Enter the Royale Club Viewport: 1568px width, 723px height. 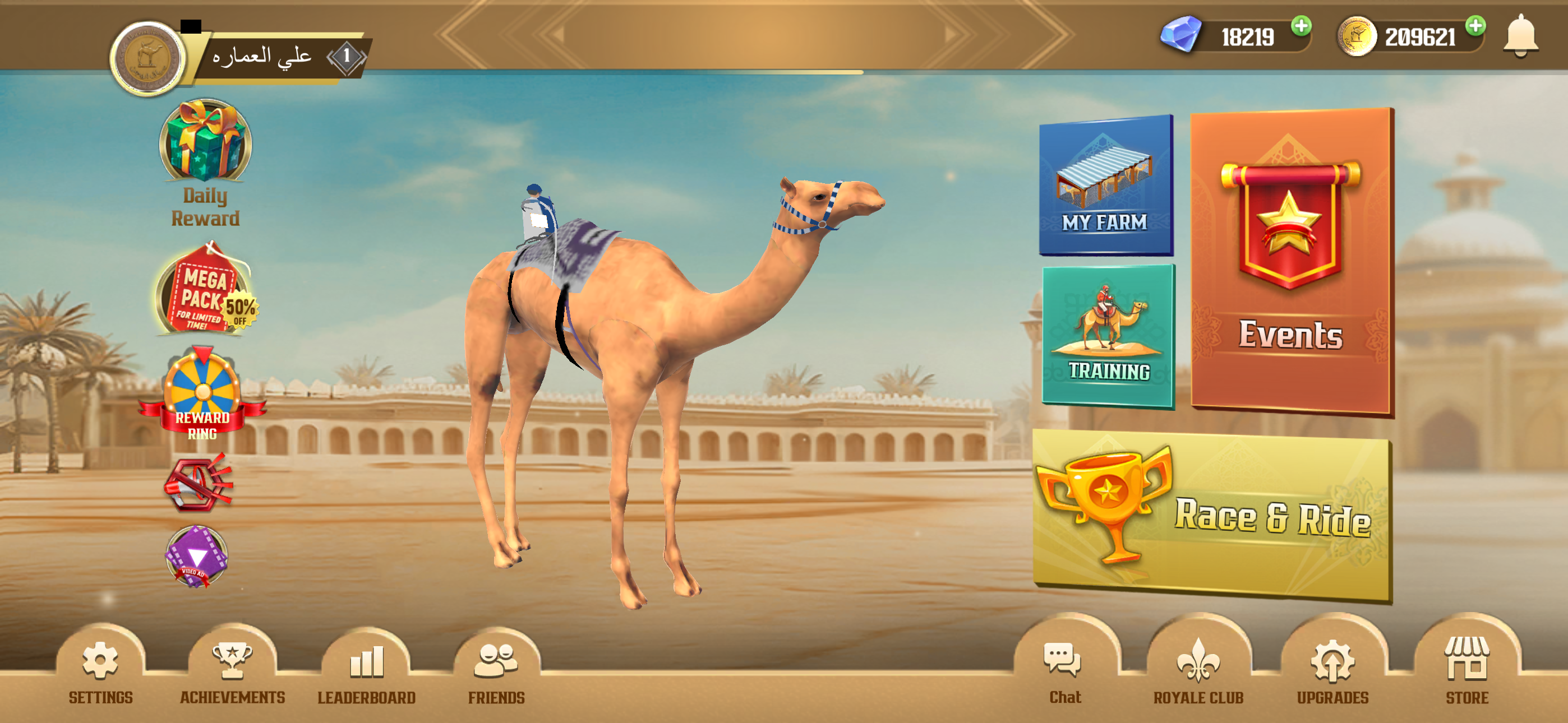(1198, 669)
